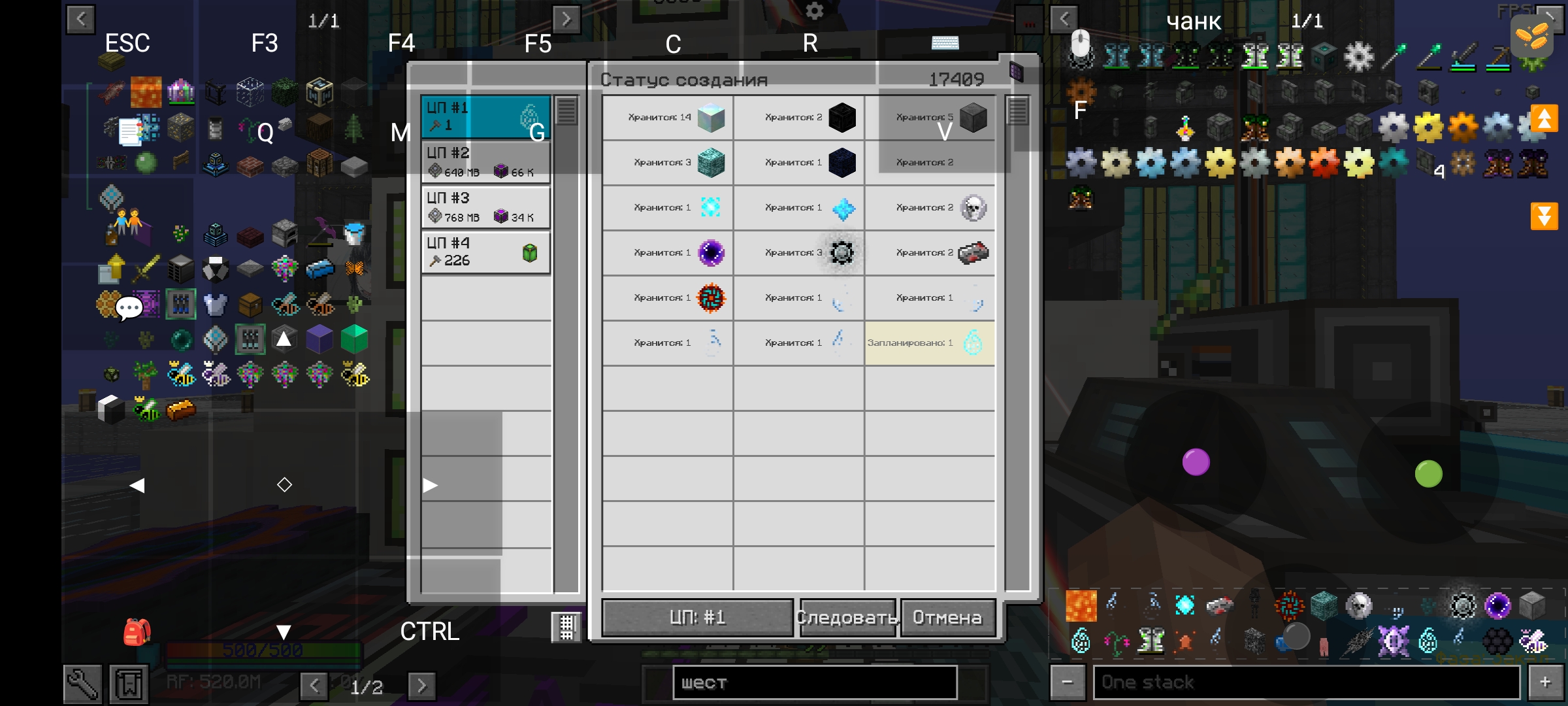The height and width of the screenshot is (706, 1568).
Task: Open the wrench settings button
Action: pyautogui.click(x=82, y=684)
